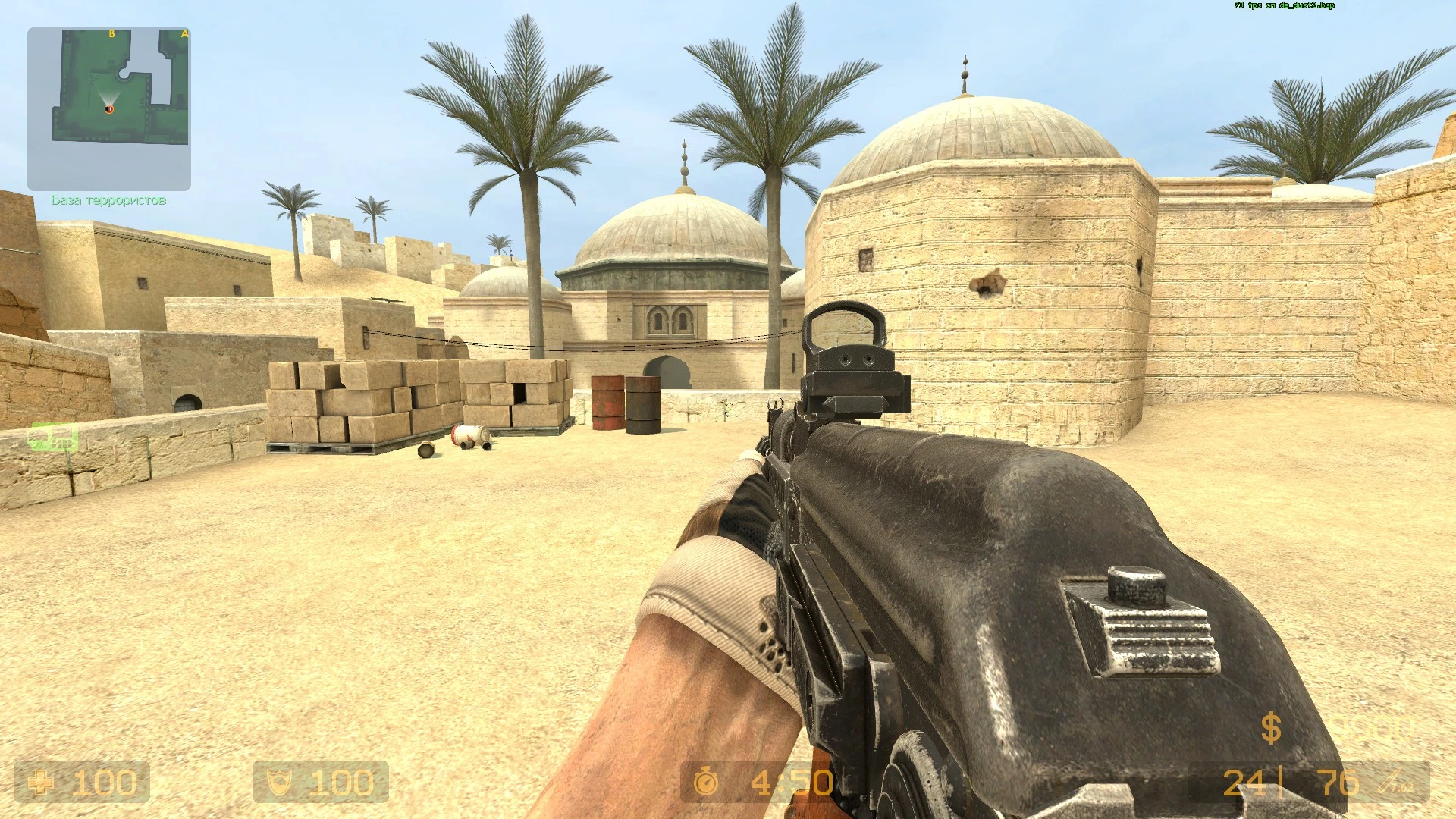
Task: Click the player position dot on the radar
Action: (109, 109)
